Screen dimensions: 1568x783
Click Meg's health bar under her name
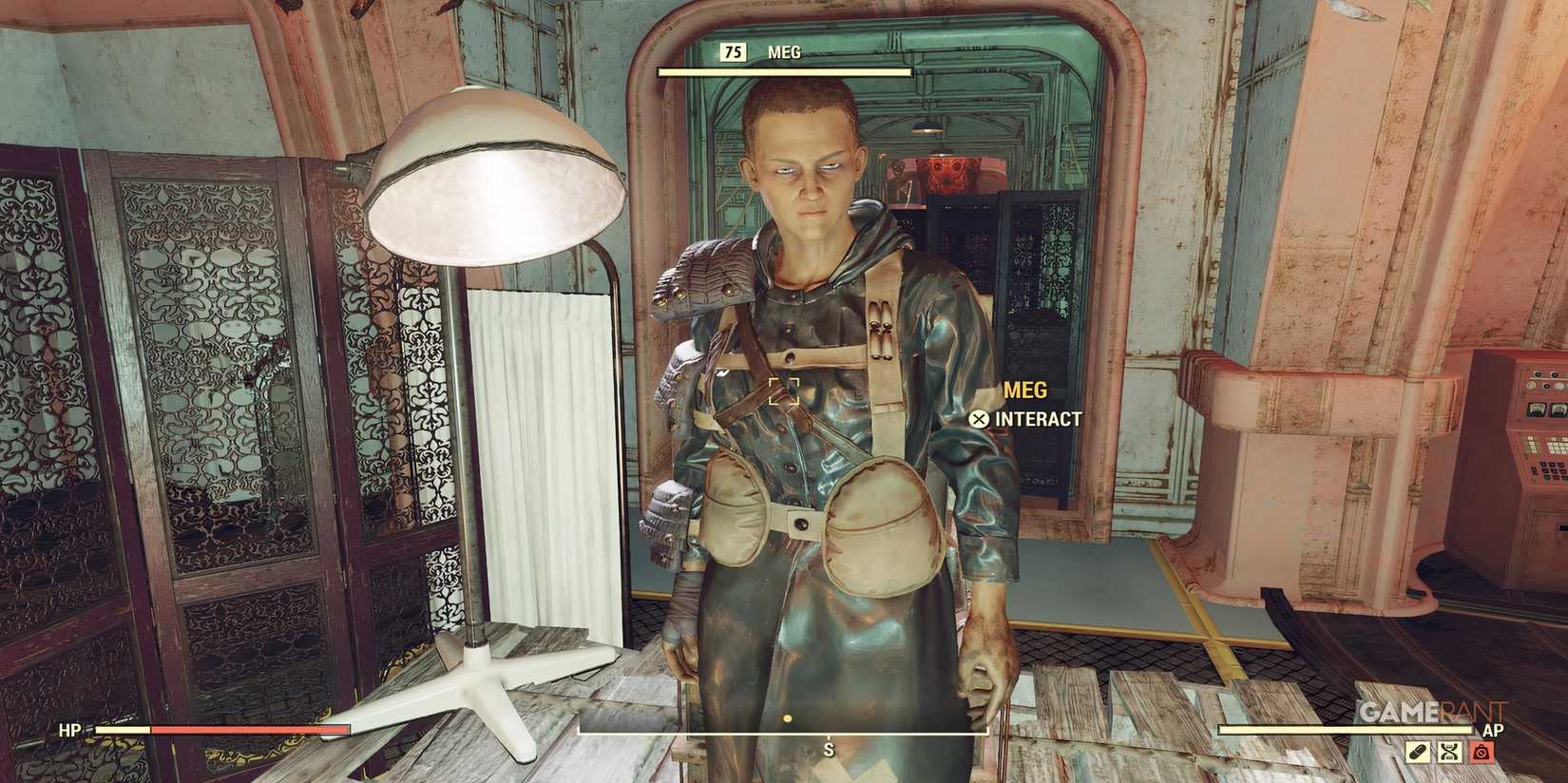tap(785, 70)
